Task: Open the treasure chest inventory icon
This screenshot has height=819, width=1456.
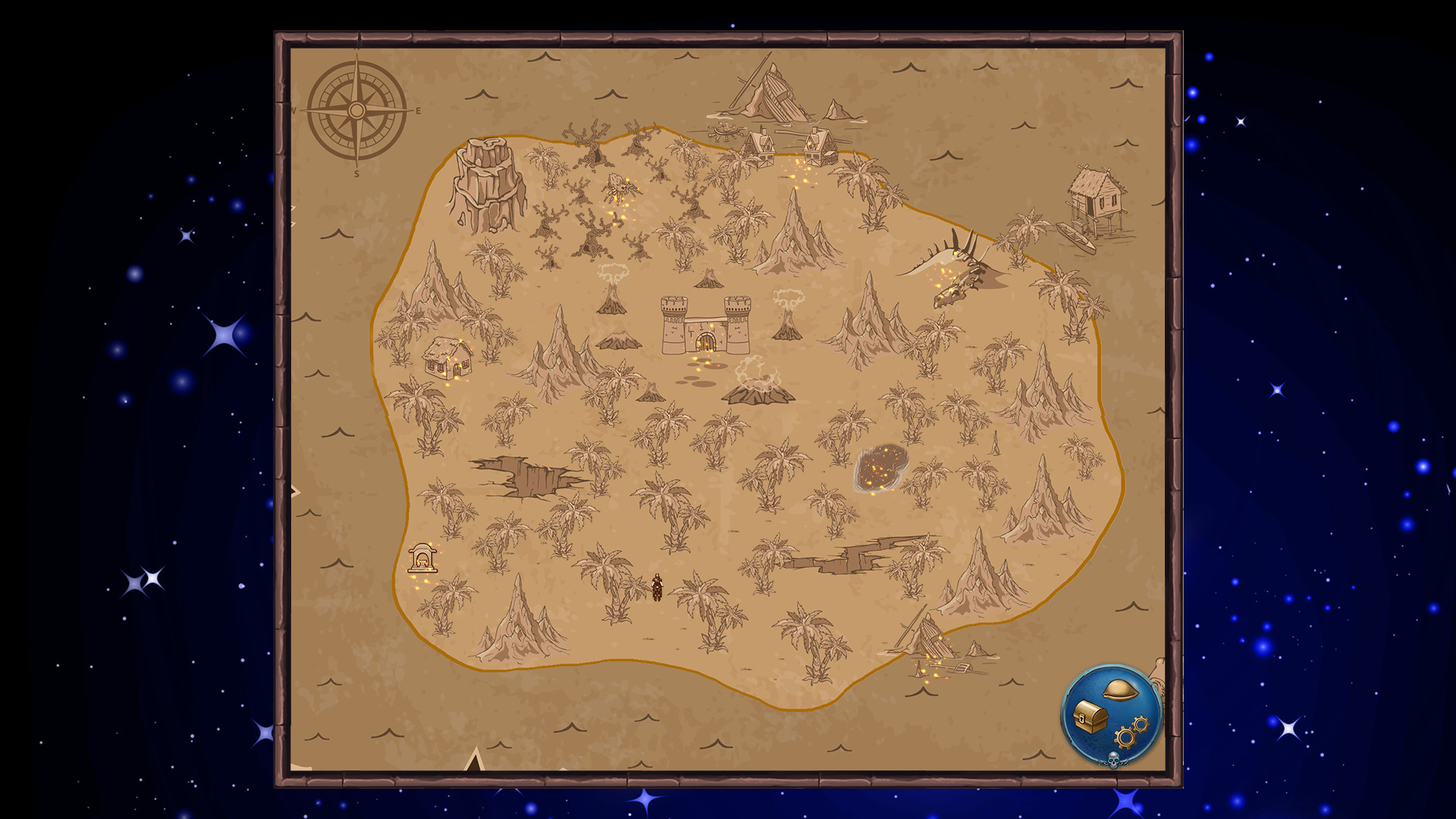Action: (x=1090, y=717)
